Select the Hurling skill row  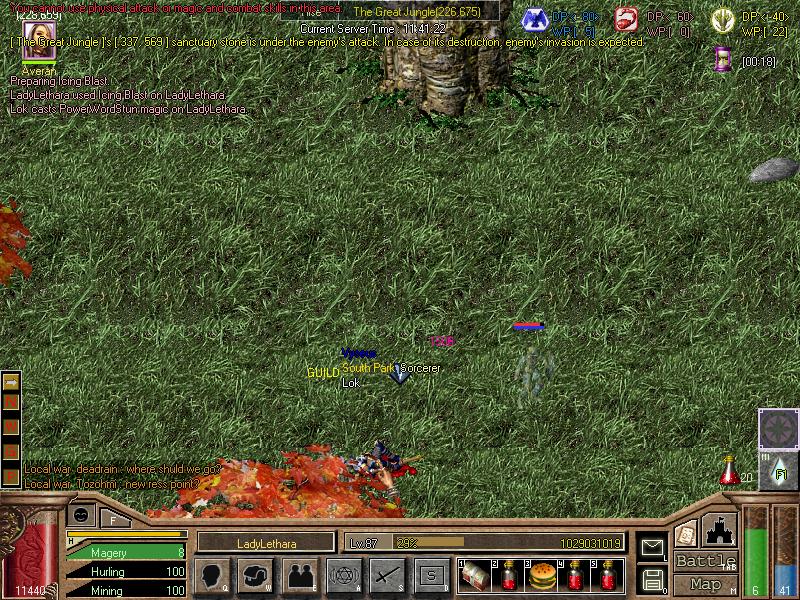pos(126,572)
